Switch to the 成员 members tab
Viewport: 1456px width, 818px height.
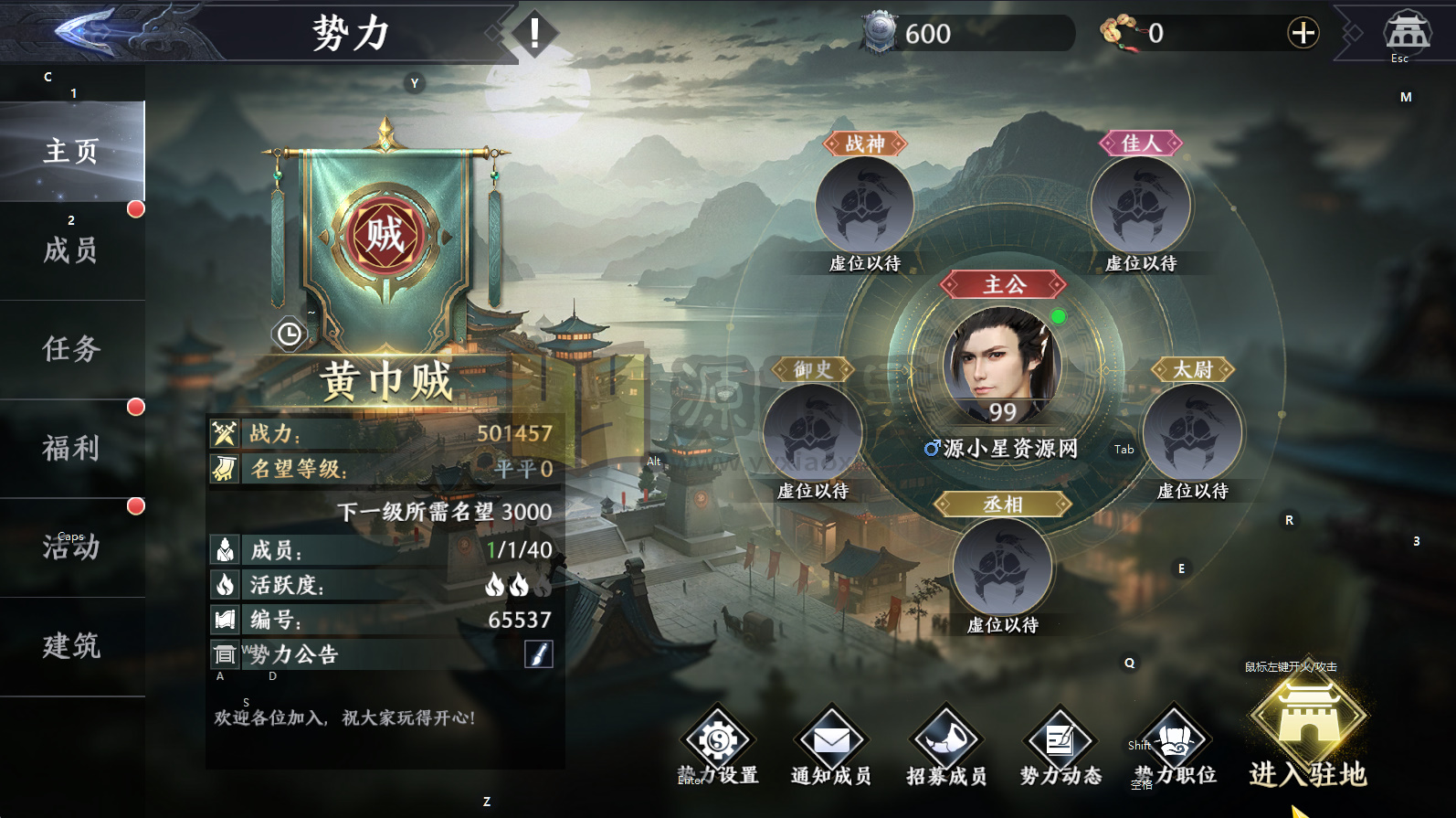coord(70,250)
